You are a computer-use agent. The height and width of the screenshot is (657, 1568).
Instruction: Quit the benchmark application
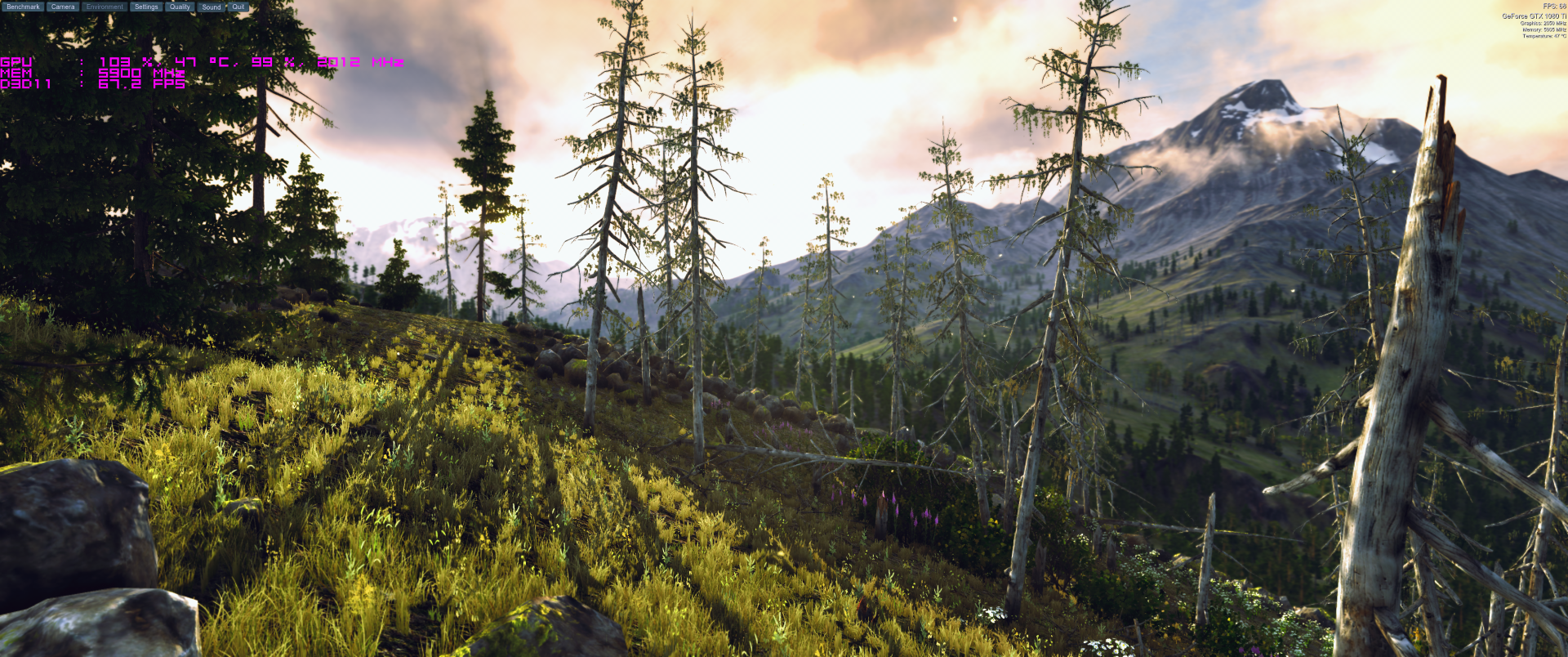pos(238,7)
